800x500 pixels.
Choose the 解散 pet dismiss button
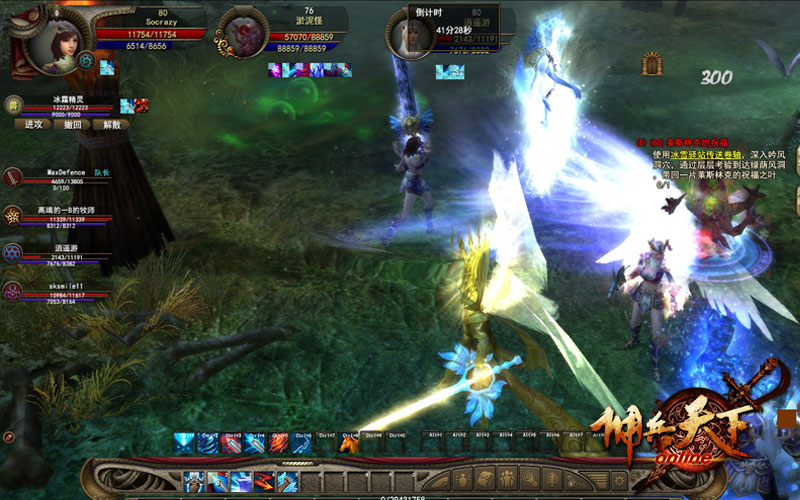pyautogui.click(x=109, y=125)
